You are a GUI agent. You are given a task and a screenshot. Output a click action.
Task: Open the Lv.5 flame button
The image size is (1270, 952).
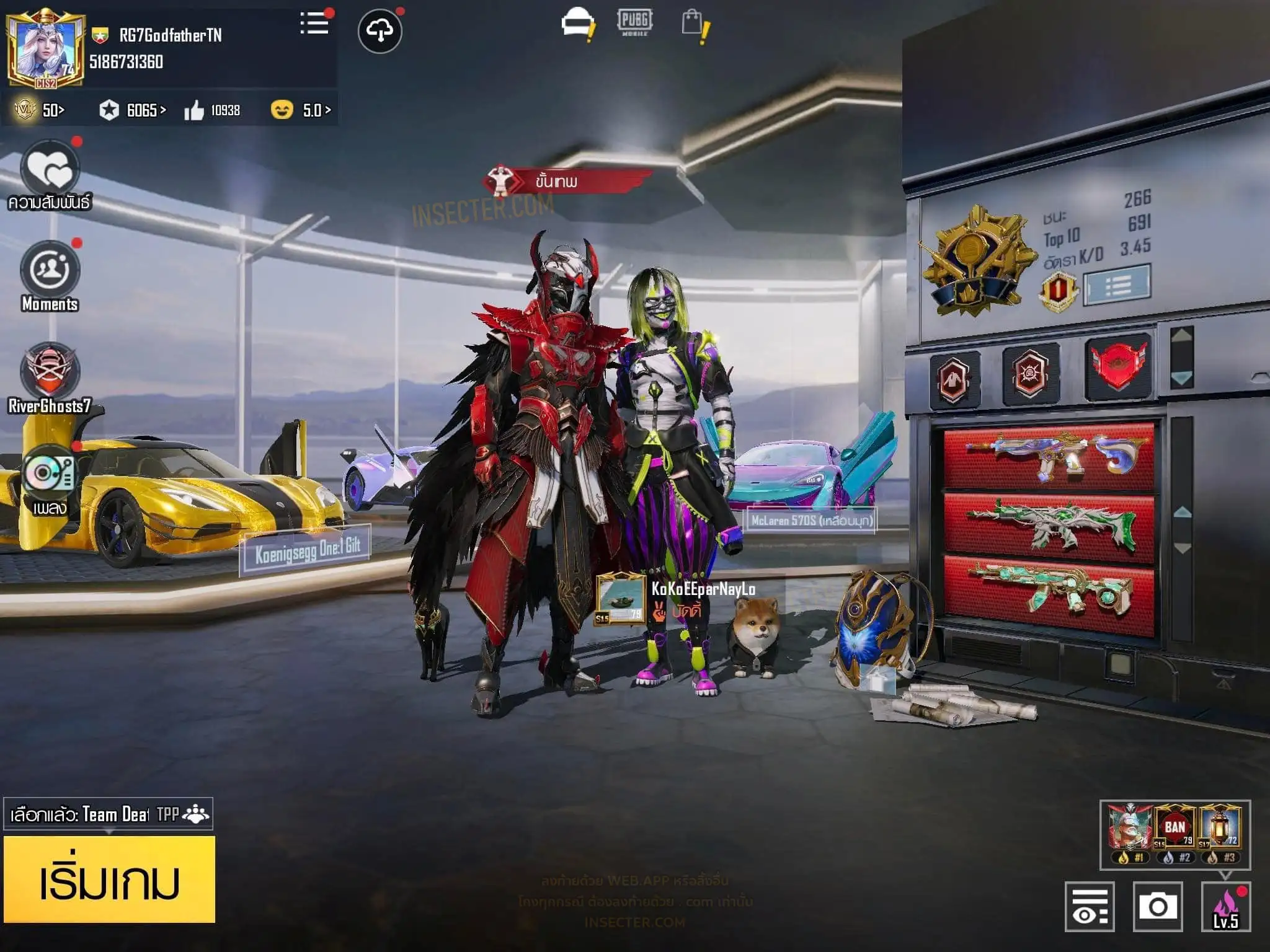[x=1225, y=906]
